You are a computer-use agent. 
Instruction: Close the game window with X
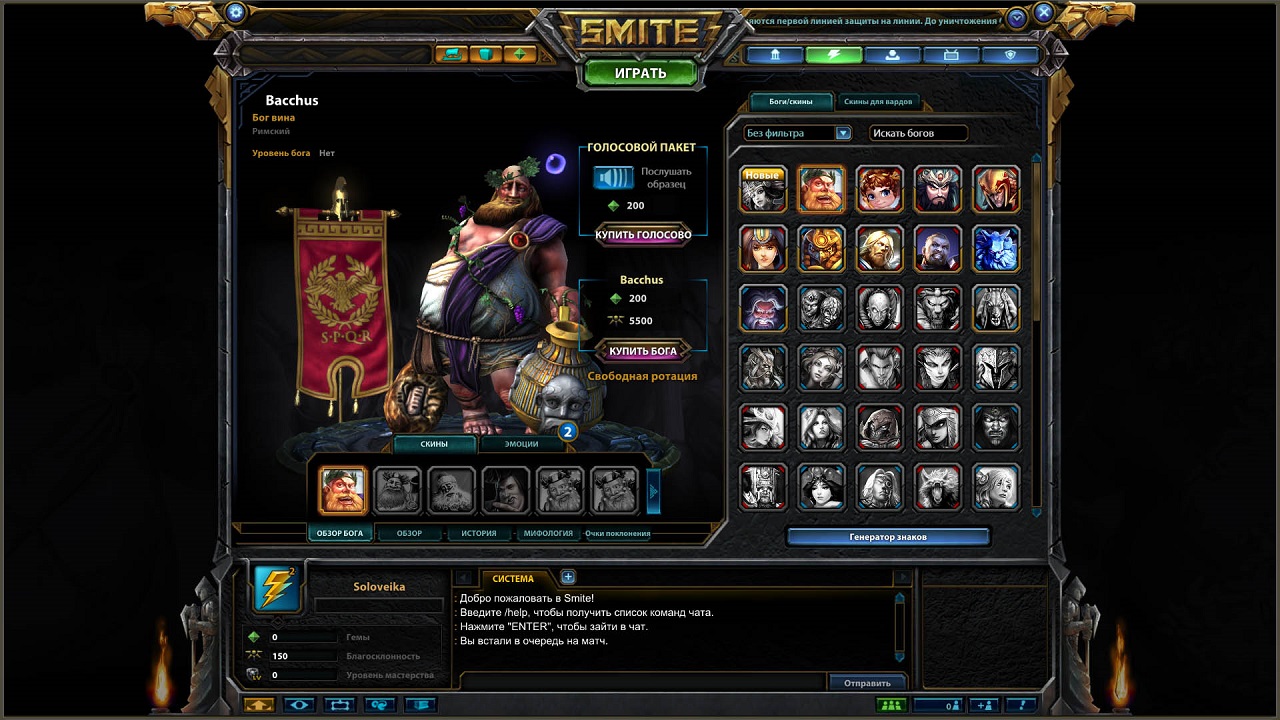(1043, 13)
